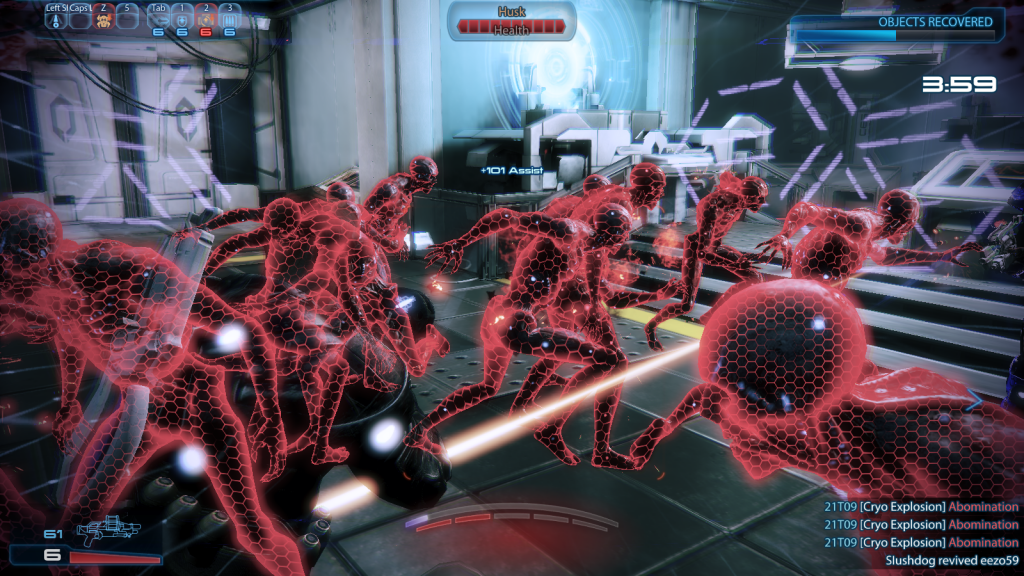Select the Husk target panel

coord(511,22)
